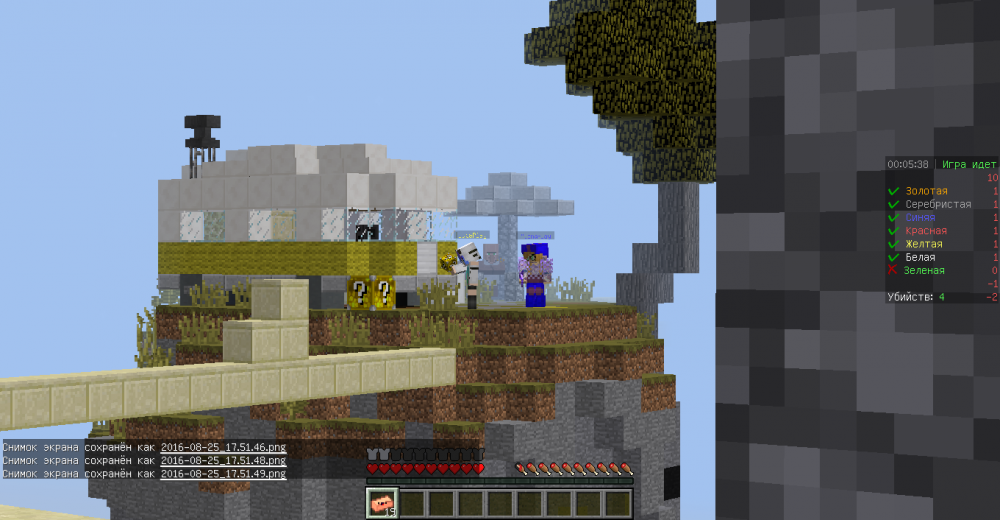This screenshot has height=520, width=1000.
Task: Open screenshot link 2016-08-25_17.51.48.png
Action: coord(223,461)
